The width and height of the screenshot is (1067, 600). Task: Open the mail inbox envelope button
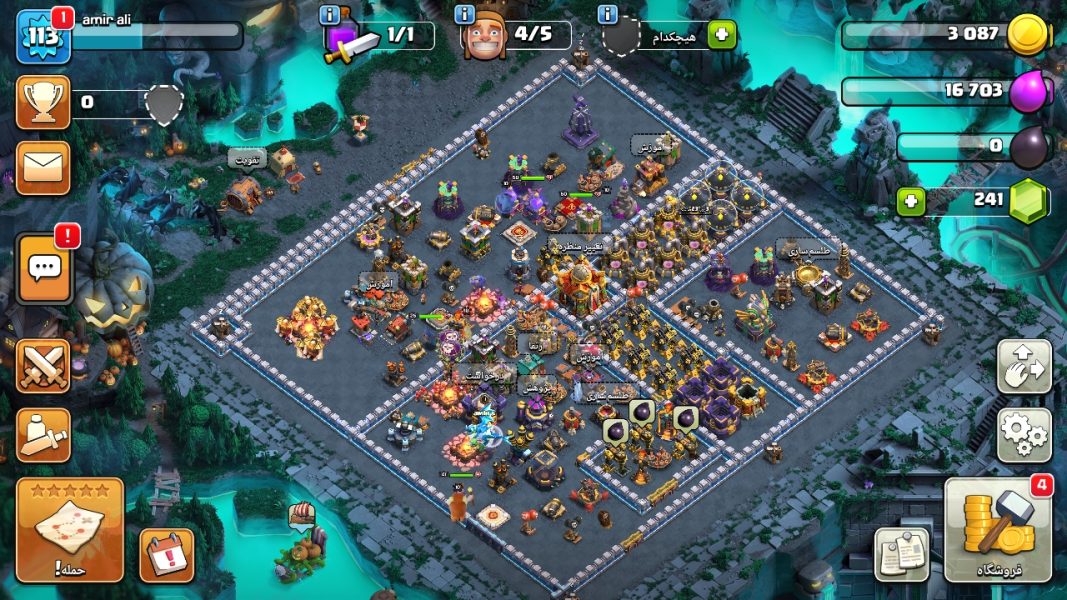(43, 167)
